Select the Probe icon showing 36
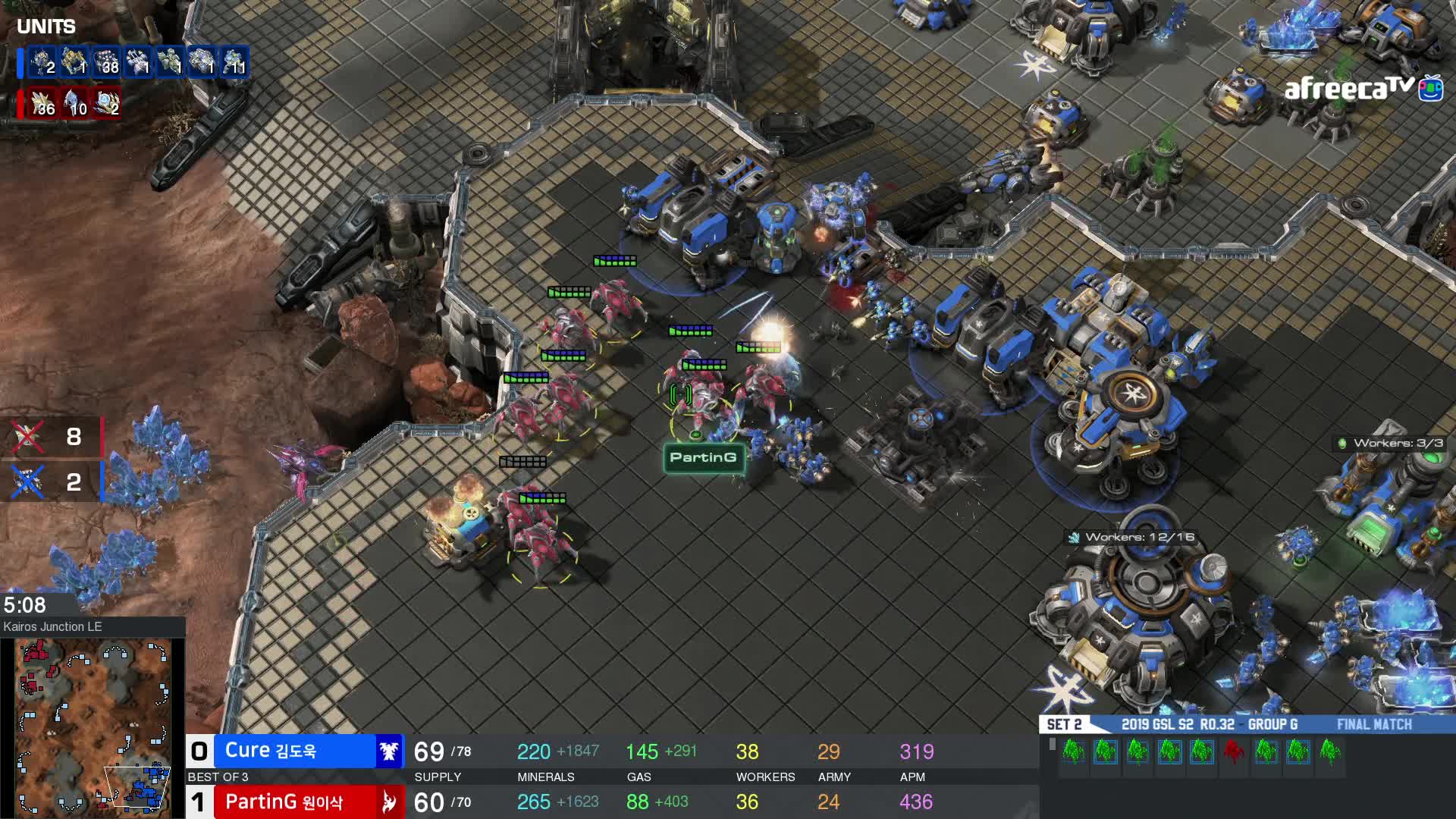Viewport: 1456px width, 819px height. (42, 104)
